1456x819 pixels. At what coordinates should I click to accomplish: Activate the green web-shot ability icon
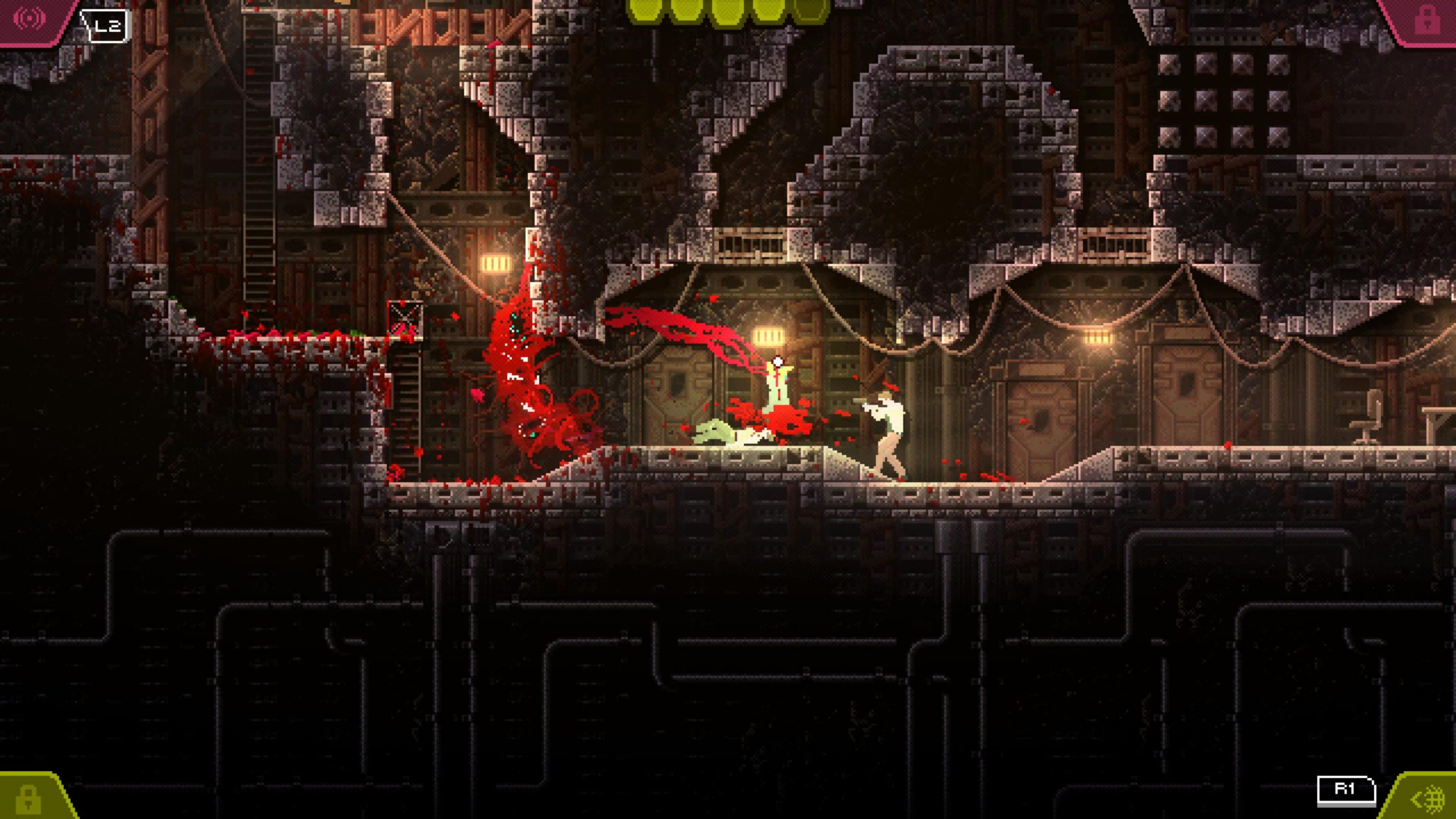[x=1428, y=799]
